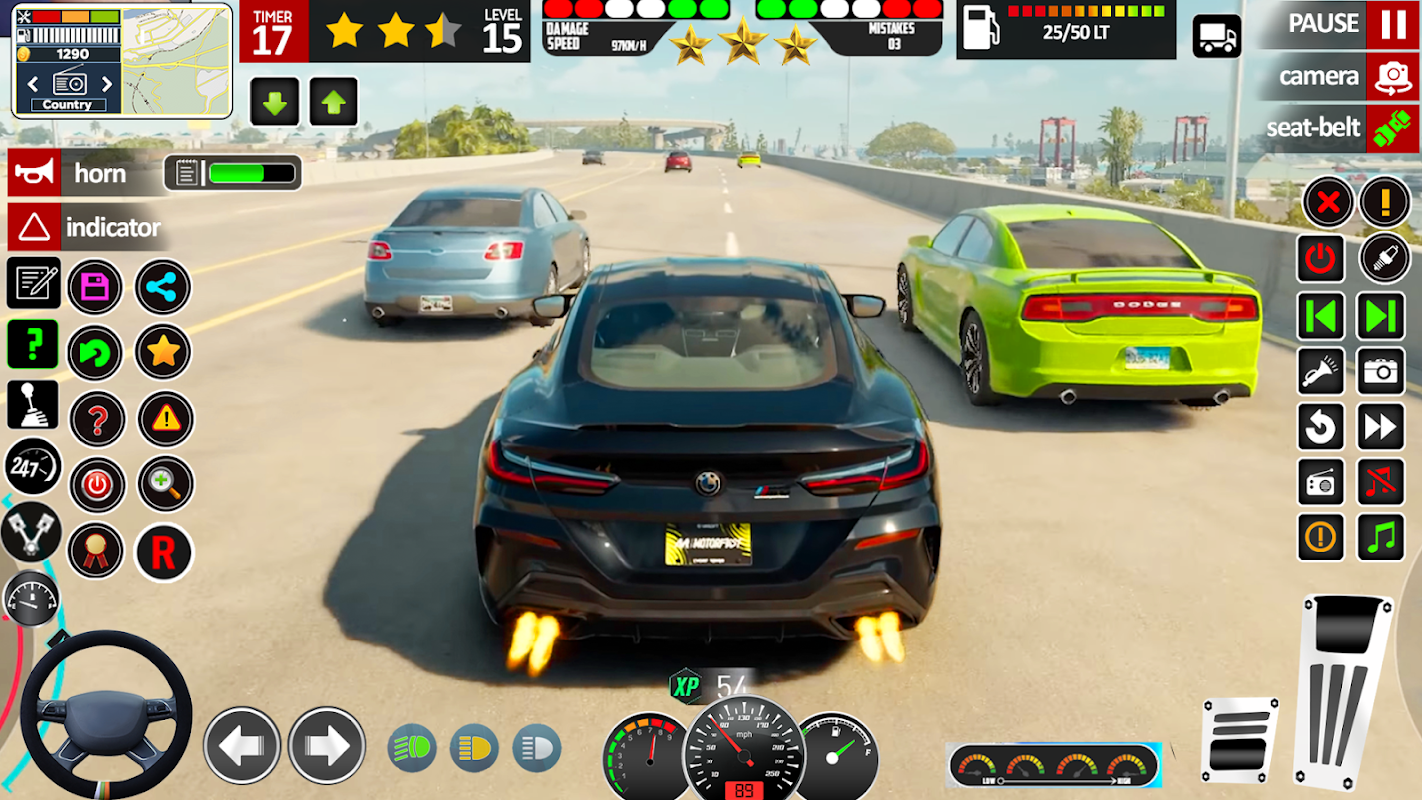This screenshot has height=800, width=1422.
Task: Toggle the green headlight beam button
Action: 411,748
